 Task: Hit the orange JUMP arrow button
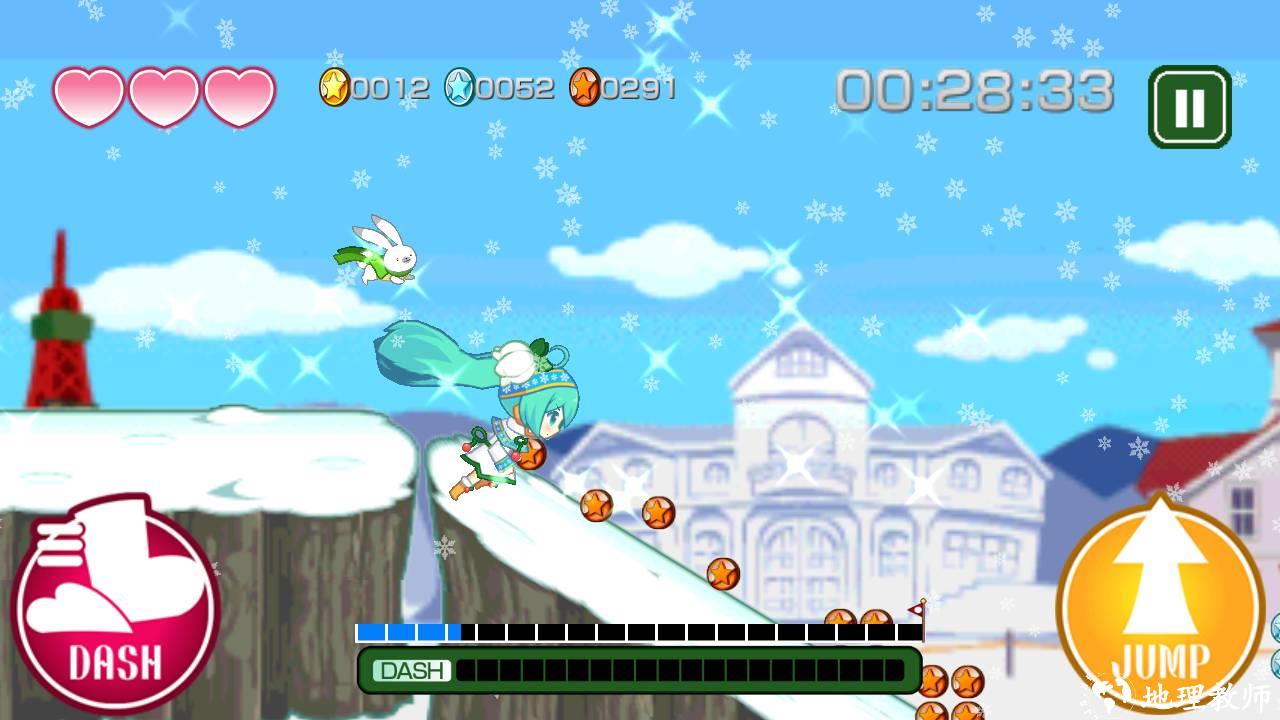[1160, 600]
